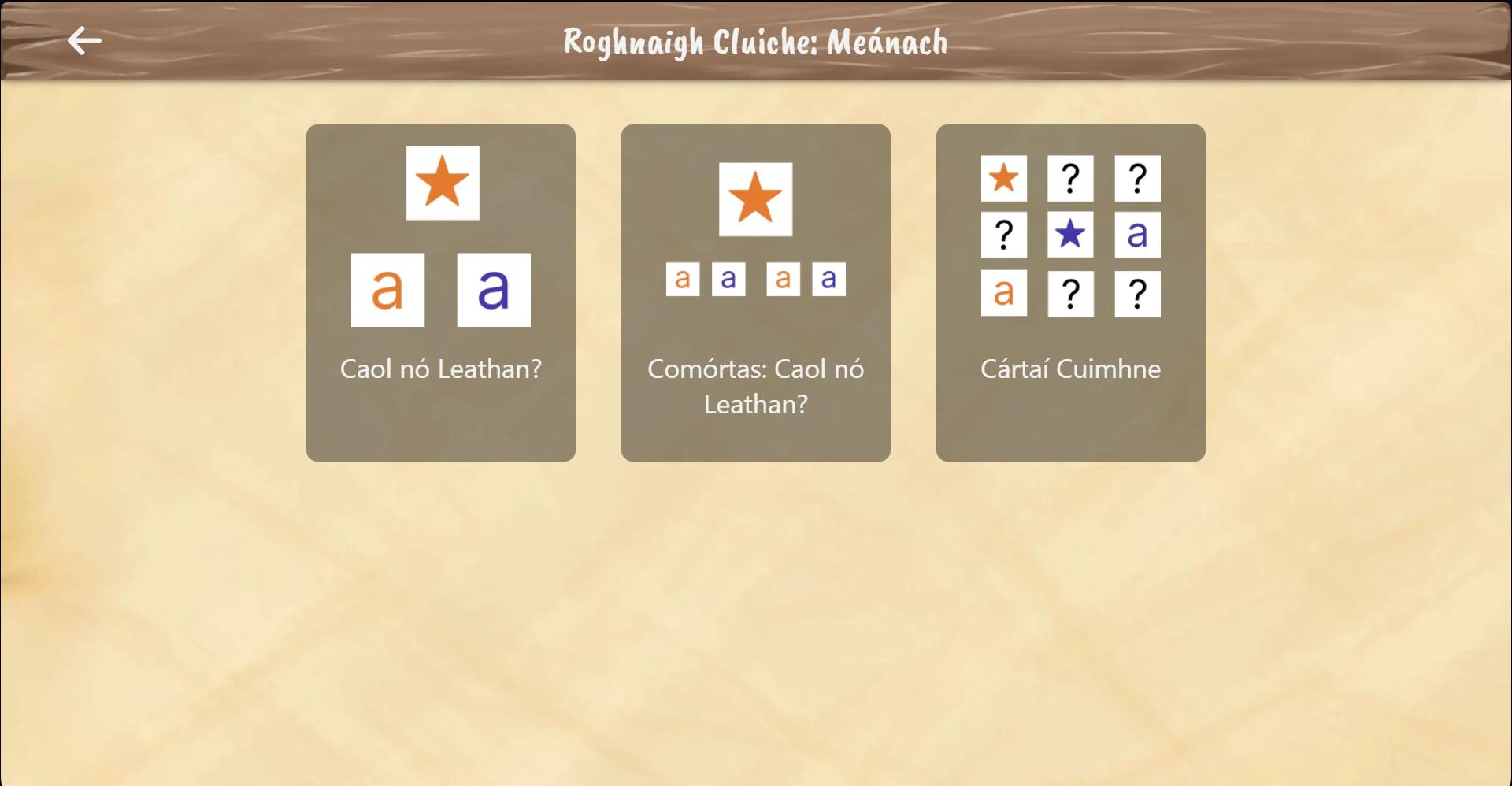Click the orange 'a' tile in the first game card

[387, 290]
